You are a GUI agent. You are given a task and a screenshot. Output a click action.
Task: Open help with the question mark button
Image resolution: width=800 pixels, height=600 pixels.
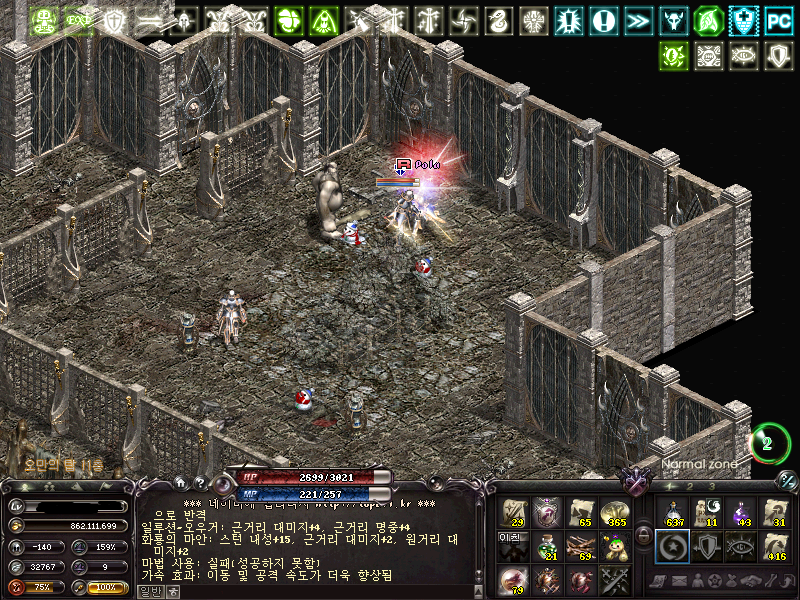pos(199,482)
